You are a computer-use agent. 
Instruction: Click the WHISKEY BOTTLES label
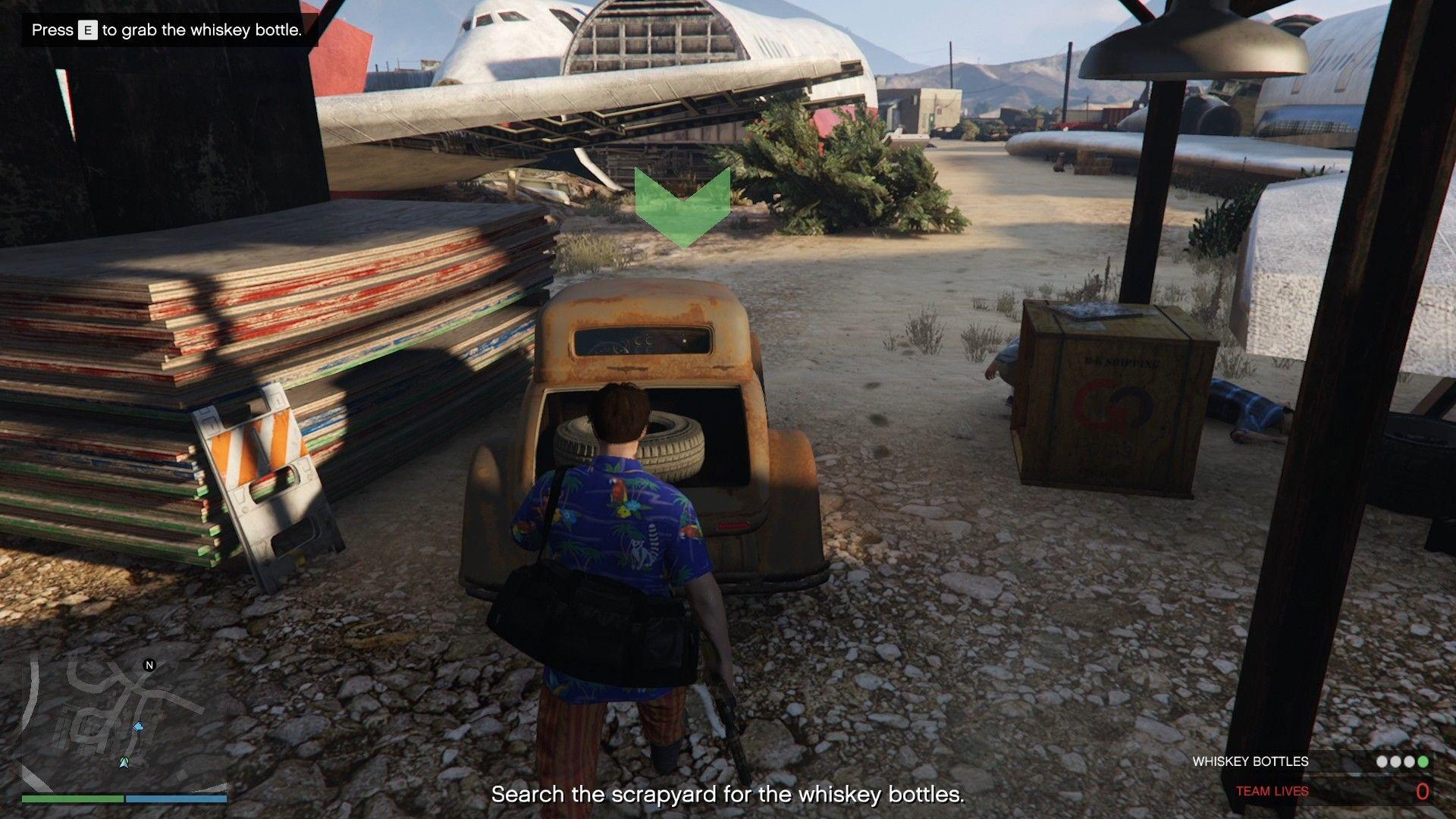1251,761
